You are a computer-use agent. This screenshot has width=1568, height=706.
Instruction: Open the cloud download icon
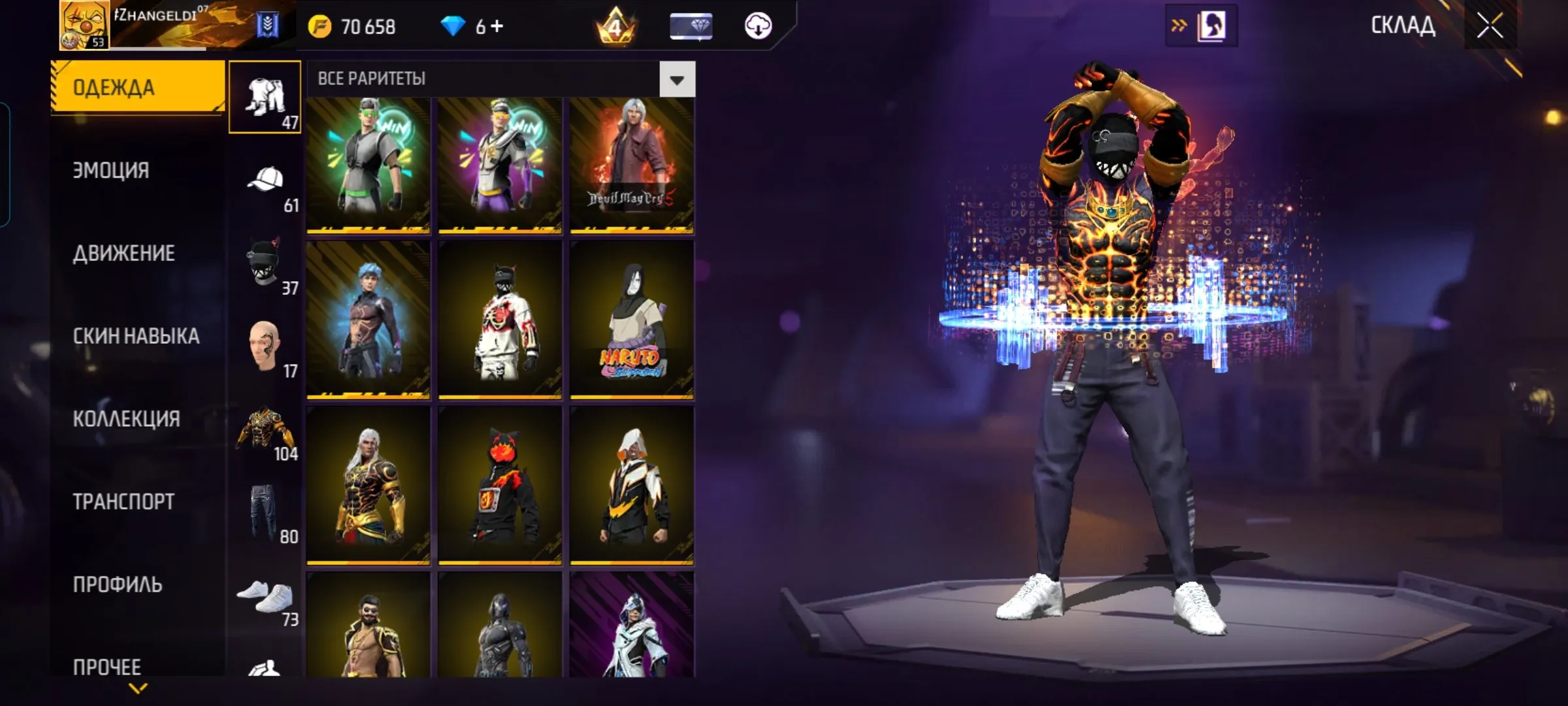(758, 26)
